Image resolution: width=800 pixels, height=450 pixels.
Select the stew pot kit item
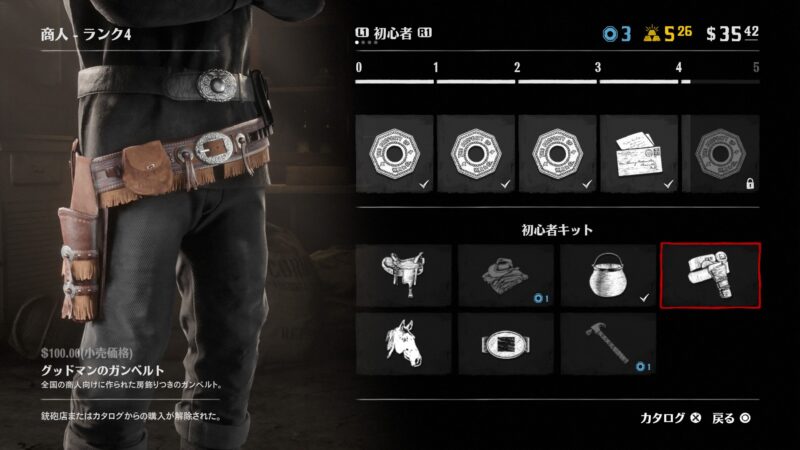tap(607, 274)
